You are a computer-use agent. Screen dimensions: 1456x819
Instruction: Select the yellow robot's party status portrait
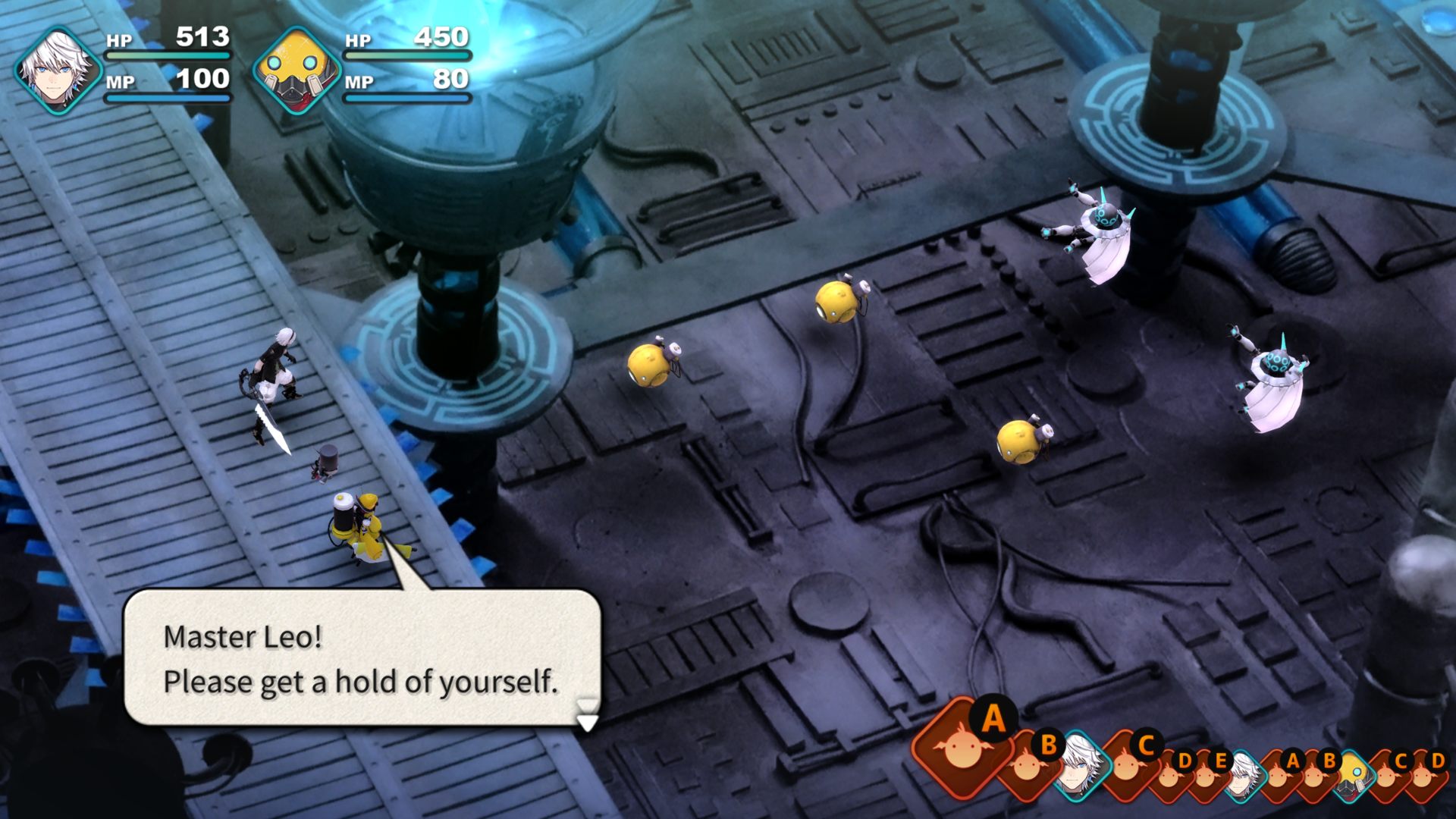coord(294,71)
